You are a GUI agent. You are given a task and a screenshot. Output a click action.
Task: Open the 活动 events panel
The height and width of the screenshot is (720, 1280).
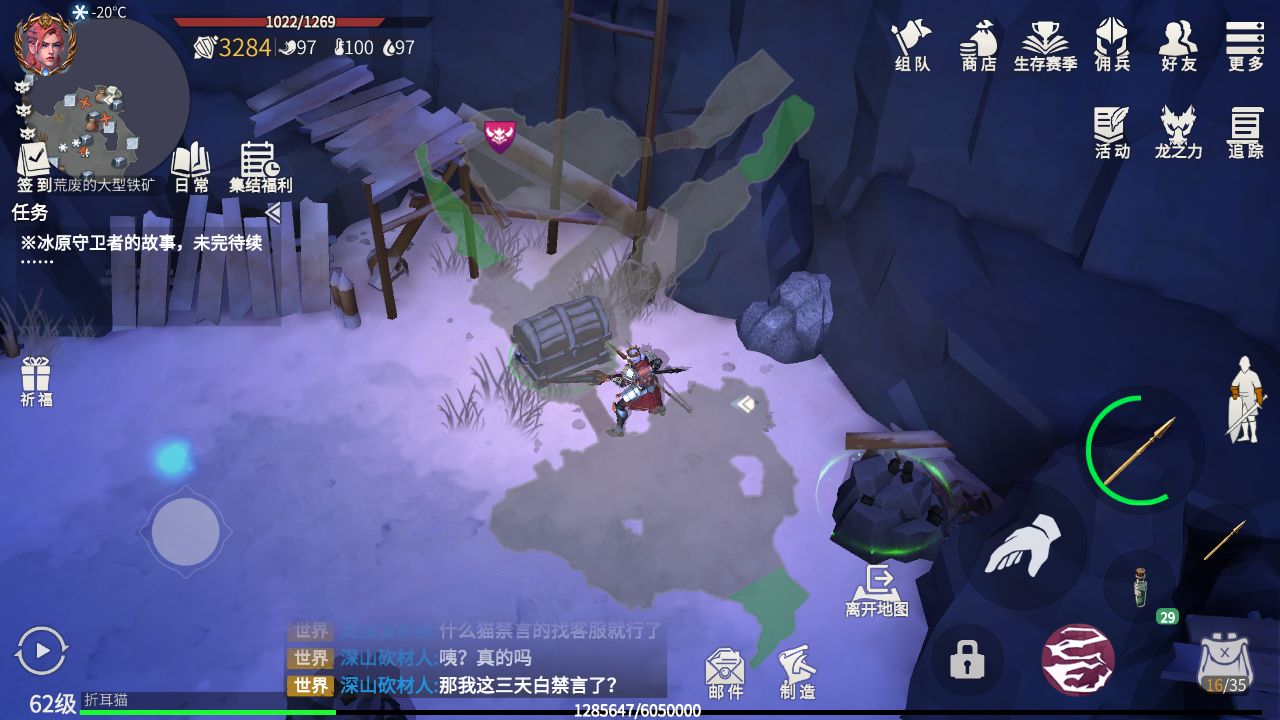pos(1112,132)
